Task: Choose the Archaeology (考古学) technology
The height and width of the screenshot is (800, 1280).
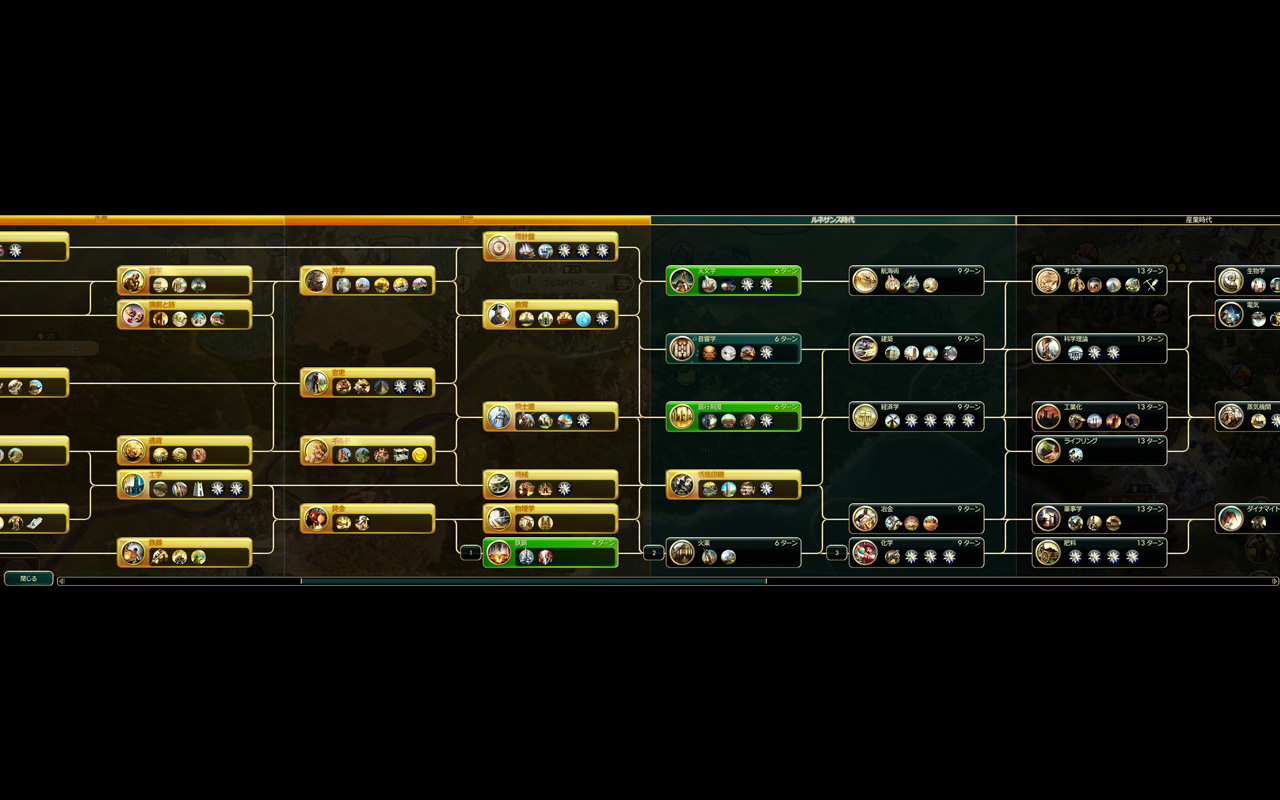Action: 1100,281
